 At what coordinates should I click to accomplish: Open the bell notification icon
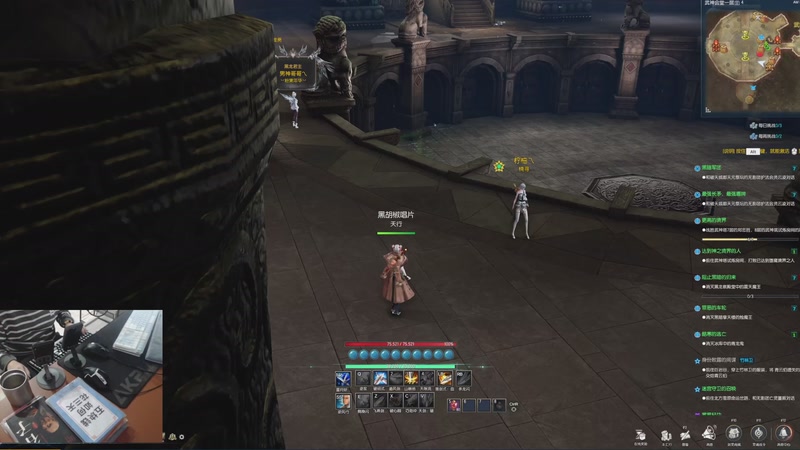pos(783,432)
